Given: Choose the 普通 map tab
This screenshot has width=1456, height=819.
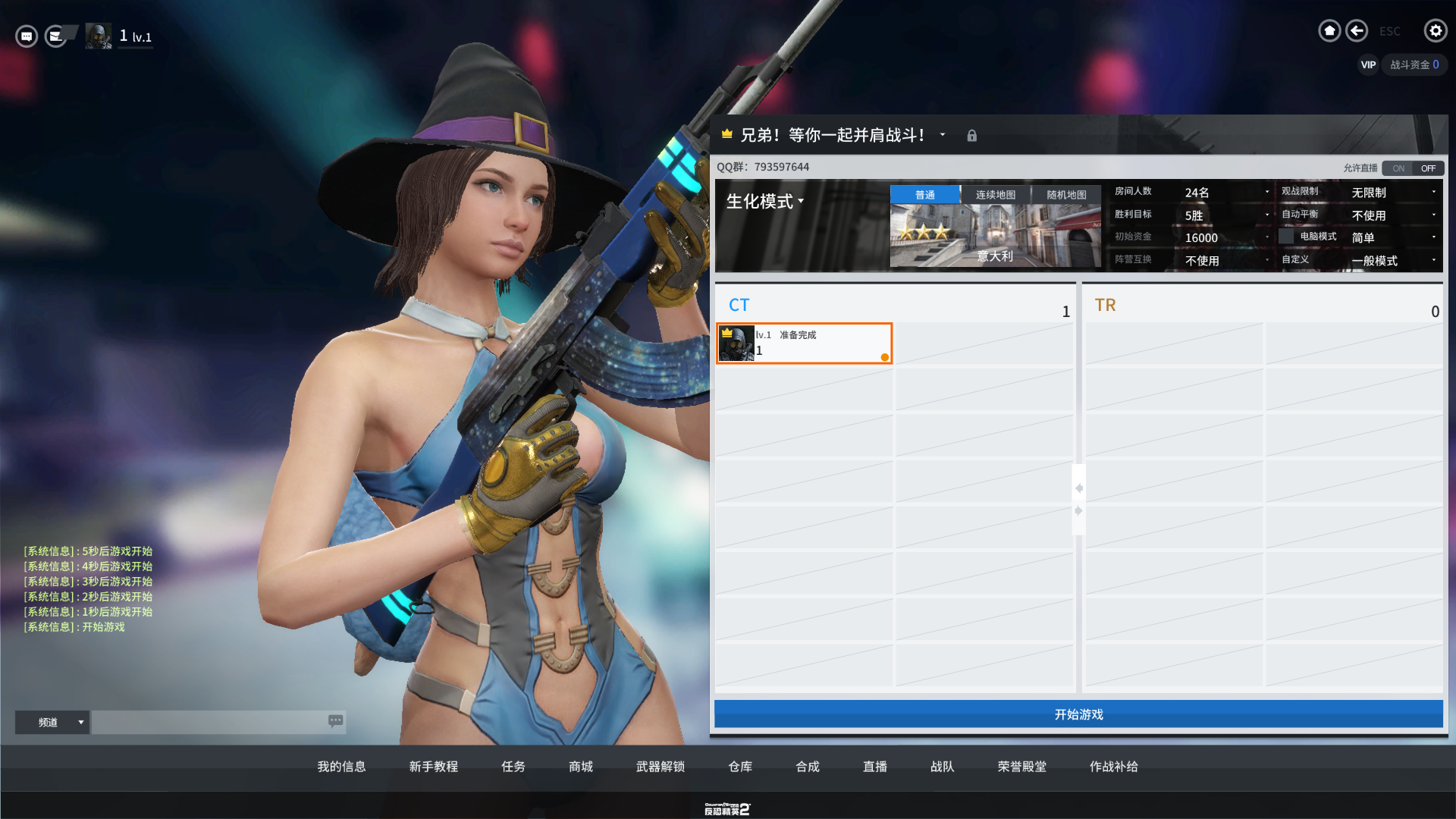Looking at the screenshot, I should point(924,195).
